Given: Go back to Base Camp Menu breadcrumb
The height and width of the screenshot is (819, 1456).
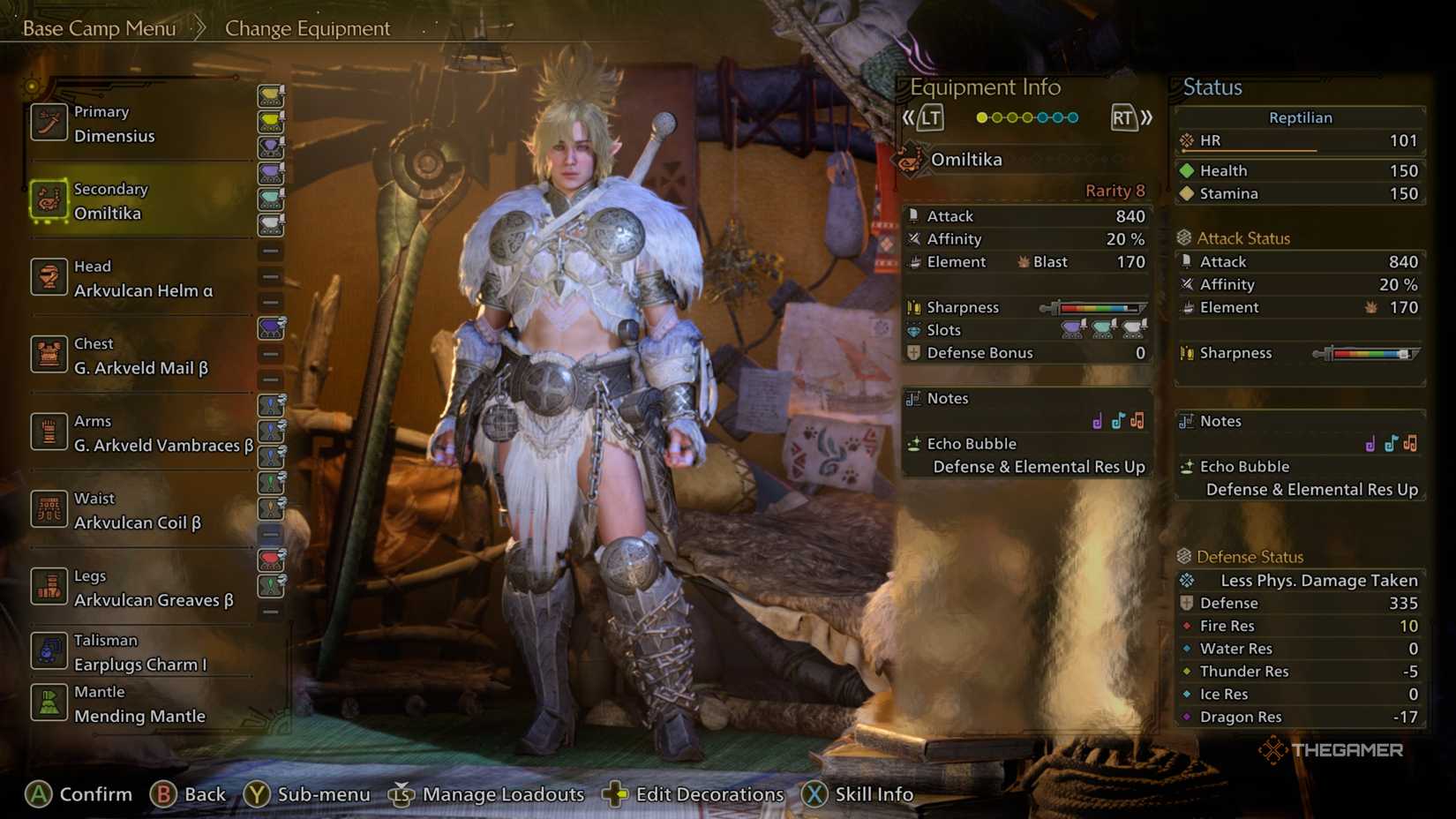Looking at the screenshot, I should [99, 28].
